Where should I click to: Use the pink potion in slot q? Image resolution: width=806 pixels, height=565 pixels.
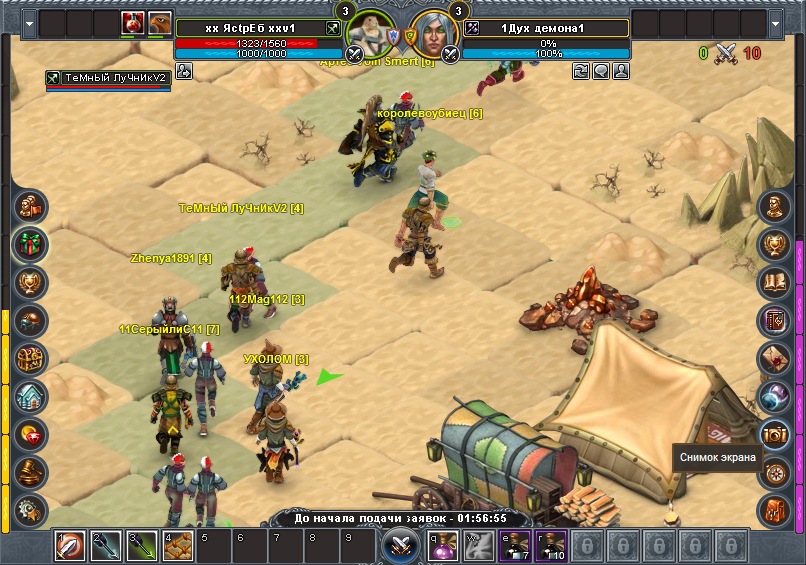pos(445,546)
